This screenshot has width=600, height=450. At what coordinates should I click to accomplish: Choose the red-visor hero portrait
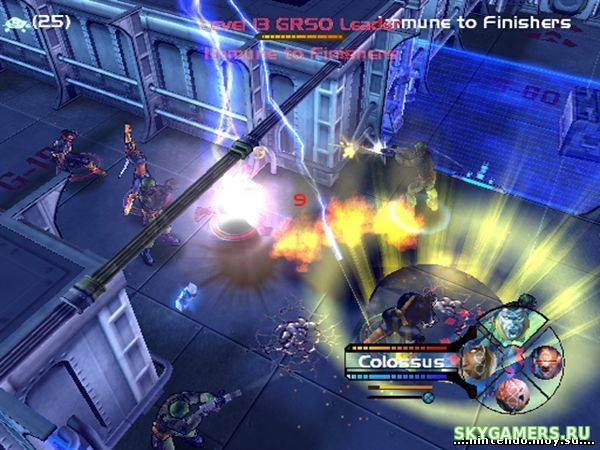(545, 362)
